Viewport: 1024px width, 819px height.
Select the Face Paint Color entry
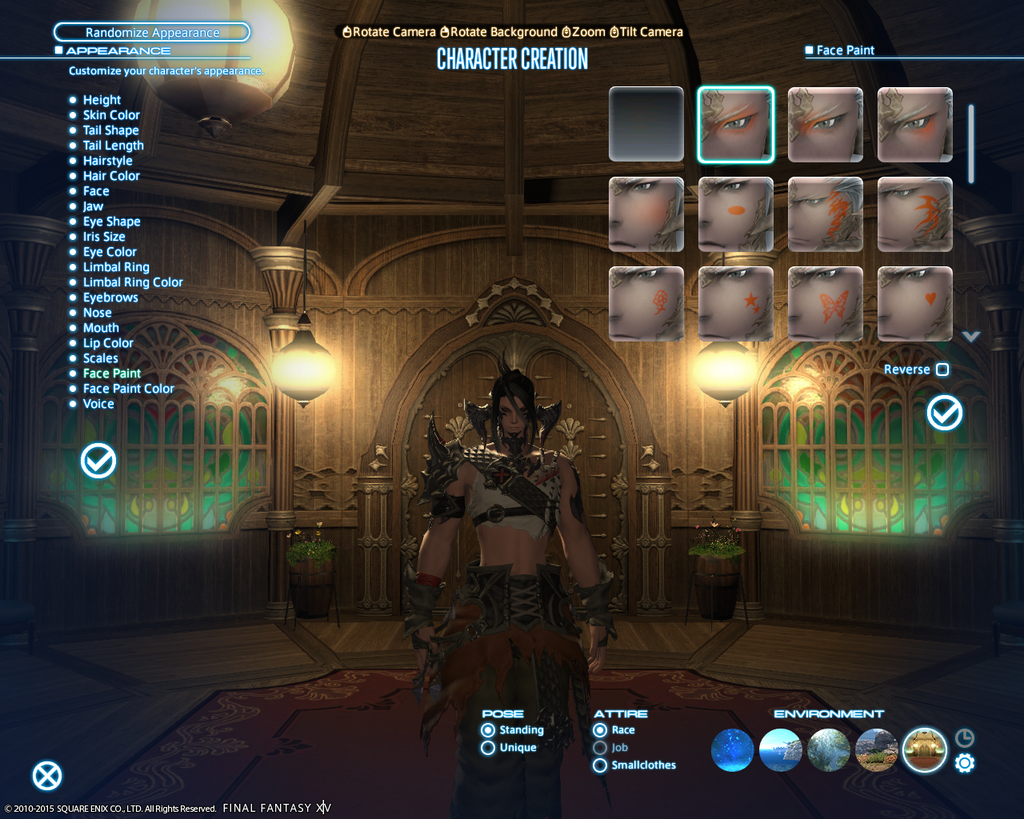[128, 389]
